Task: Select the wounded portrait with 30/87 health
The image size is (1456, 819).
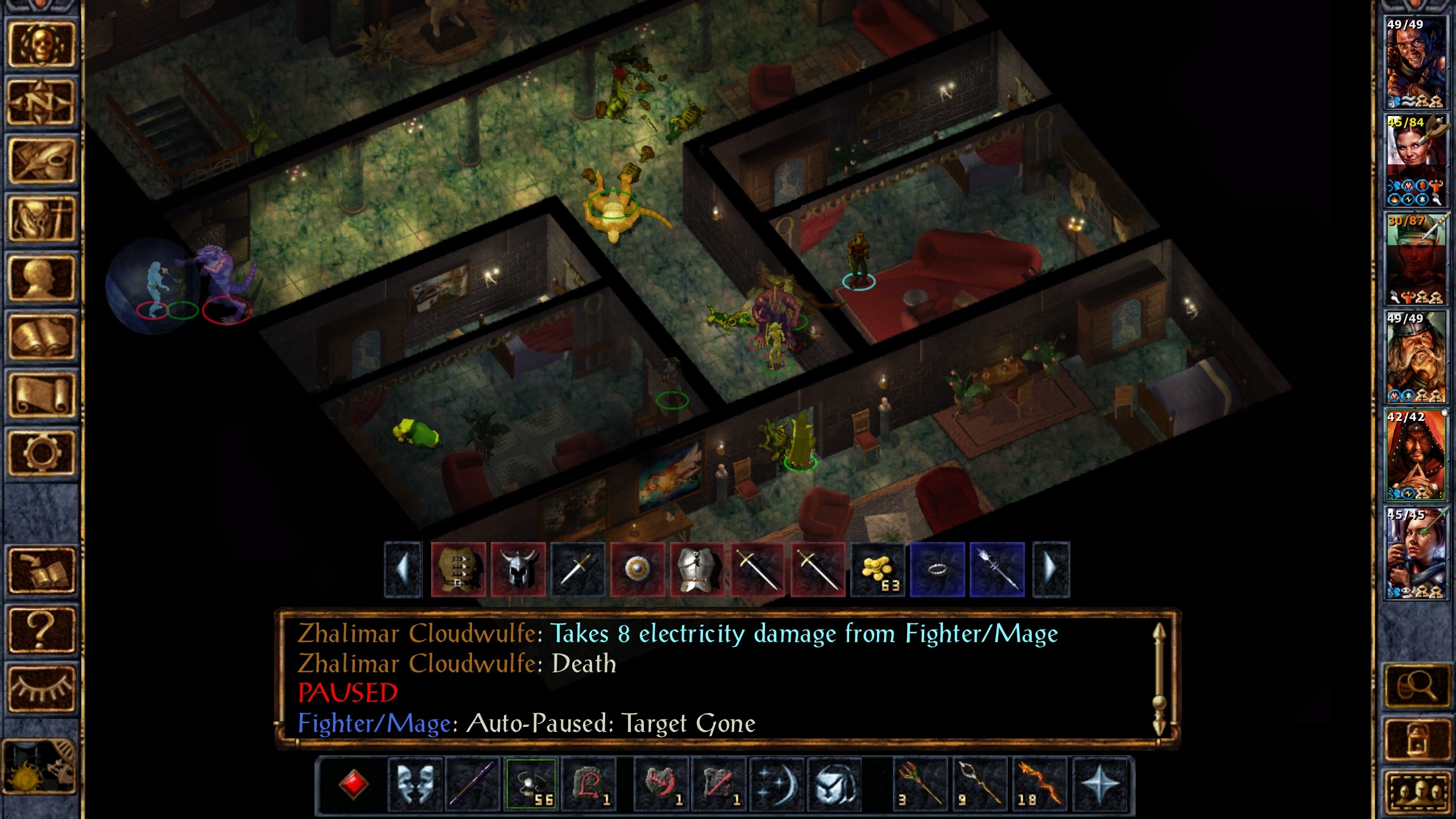Action: [x=1416, y=259]
